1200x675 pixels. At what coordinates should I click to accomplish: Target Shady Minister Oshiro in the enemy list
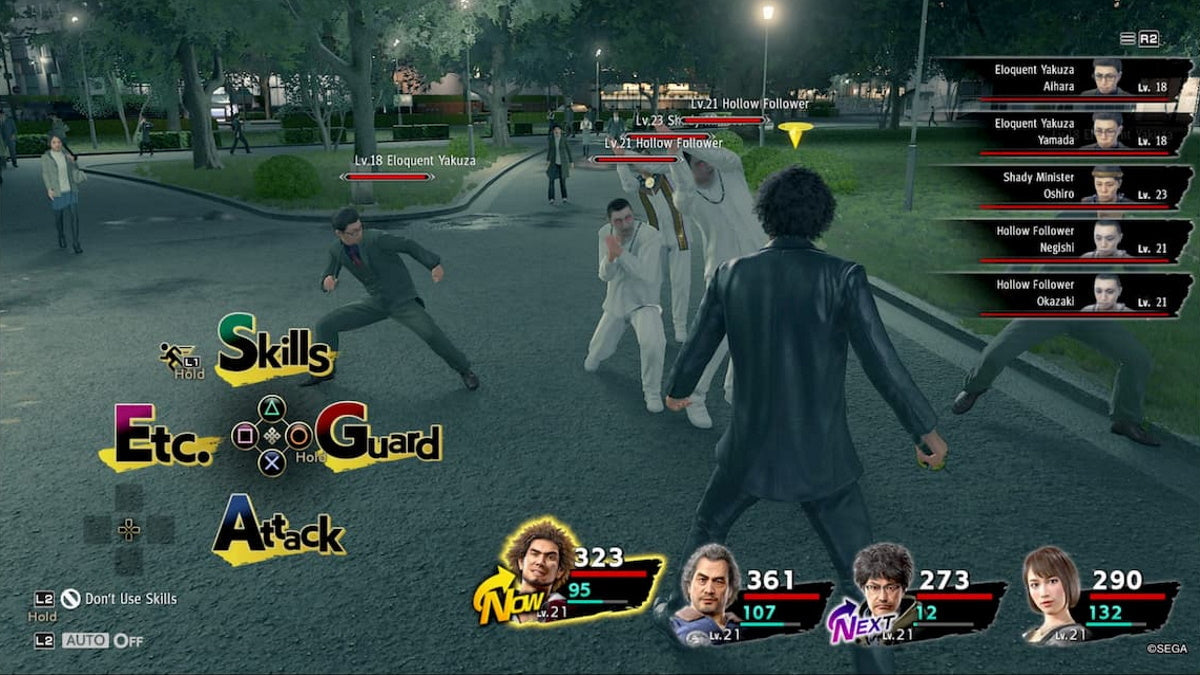click(1063, 187)
